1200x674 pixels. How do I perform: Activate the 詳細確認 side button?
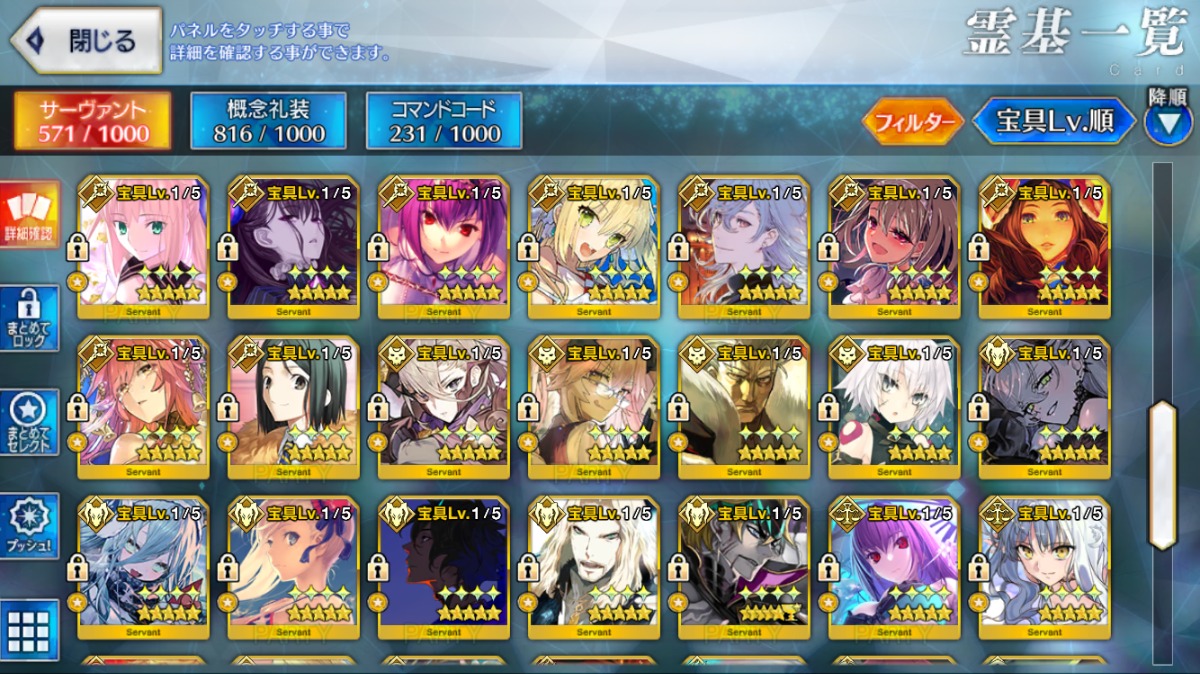(x=30, y=215)
